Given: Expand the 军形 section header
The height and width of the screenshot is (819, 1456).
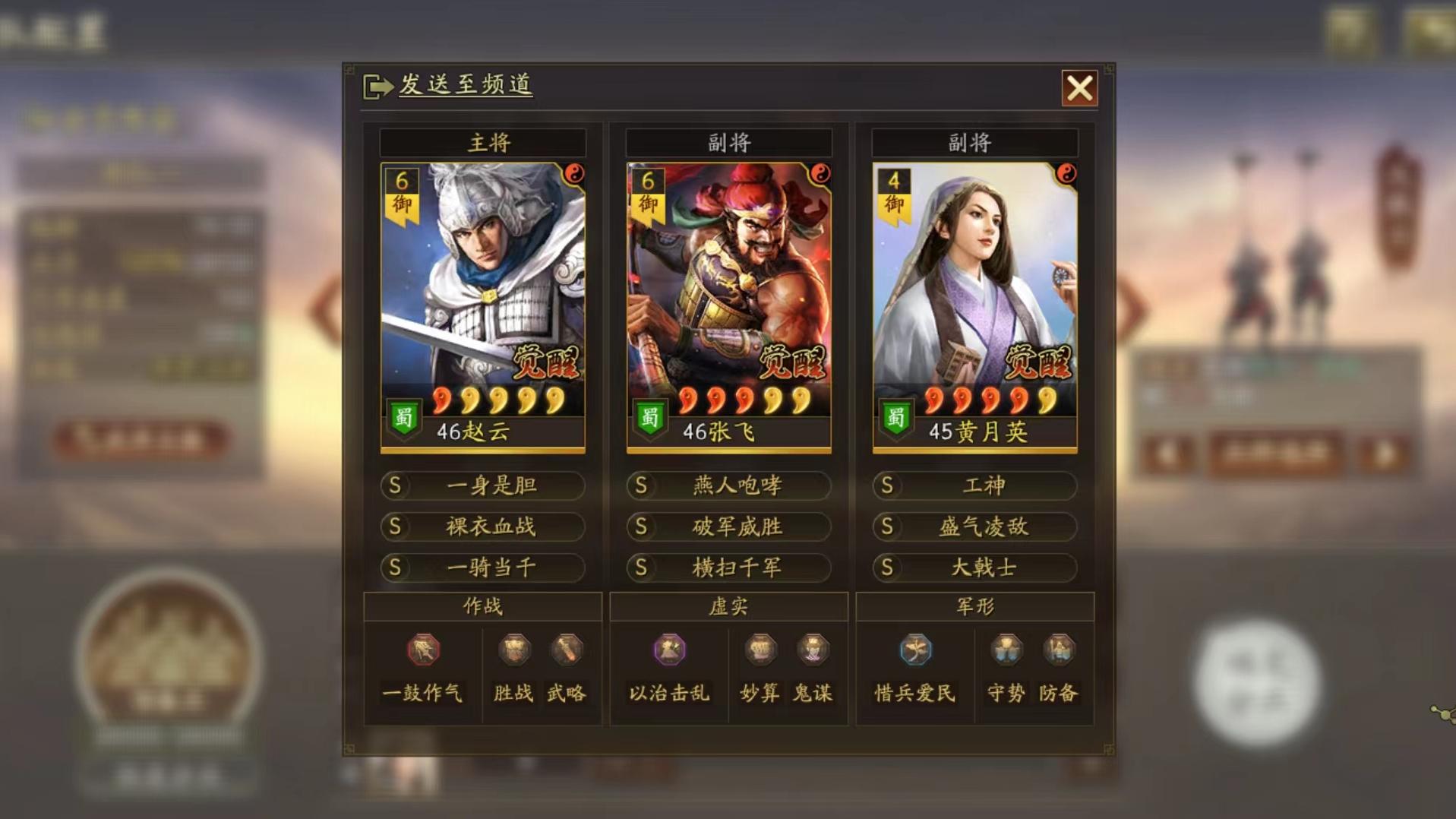Looking at the screenshot, I should [974, 605].
